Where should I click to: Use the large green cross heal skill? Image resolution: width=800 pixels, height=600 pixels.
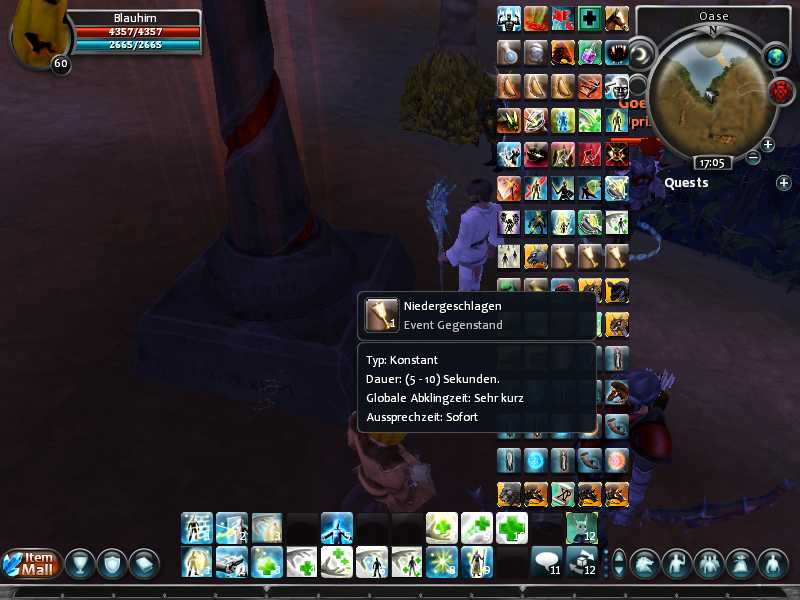(x=512, y=528)
